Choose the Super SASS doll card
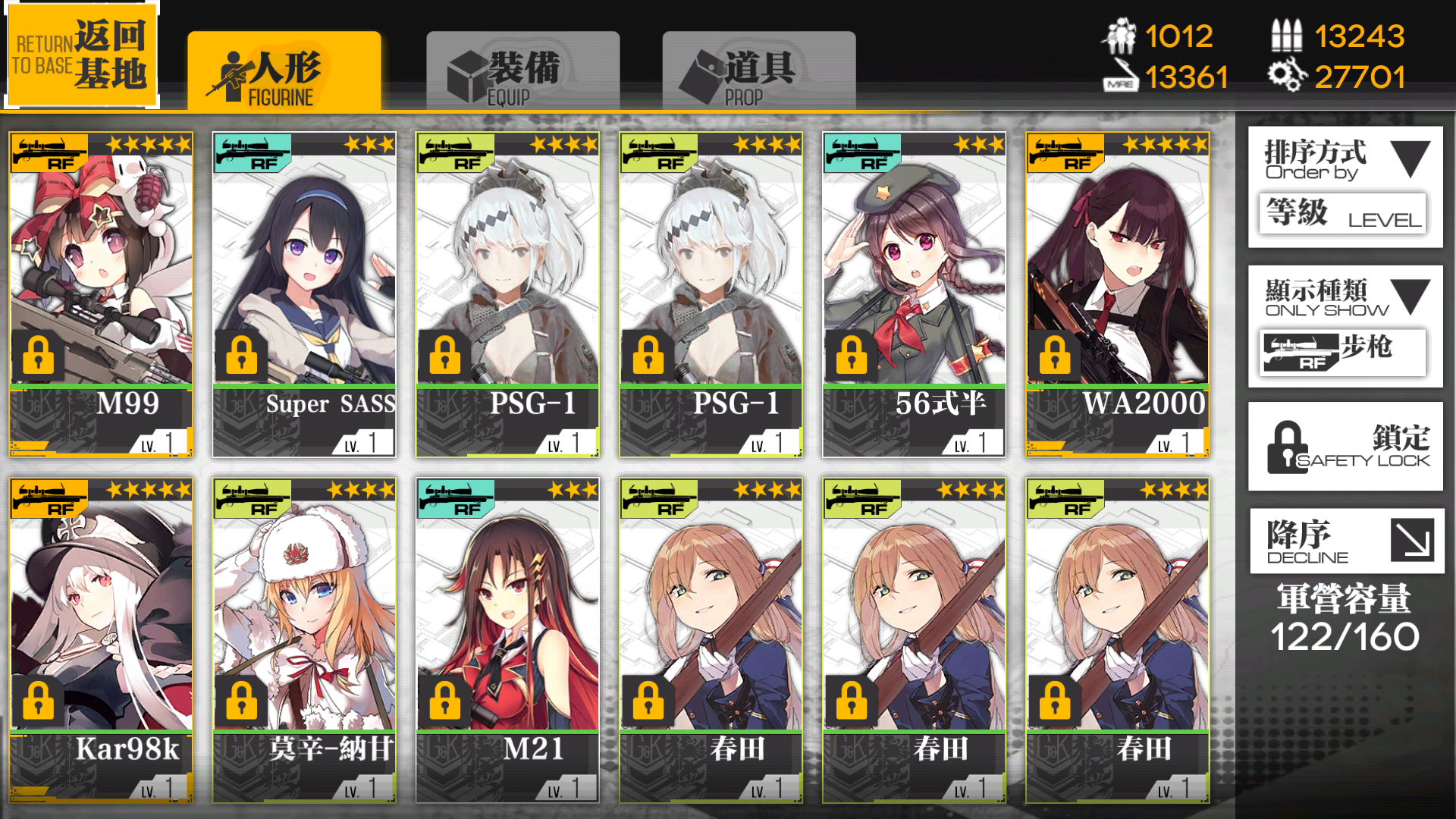The image size is (1456, 819). coord(304,294)
